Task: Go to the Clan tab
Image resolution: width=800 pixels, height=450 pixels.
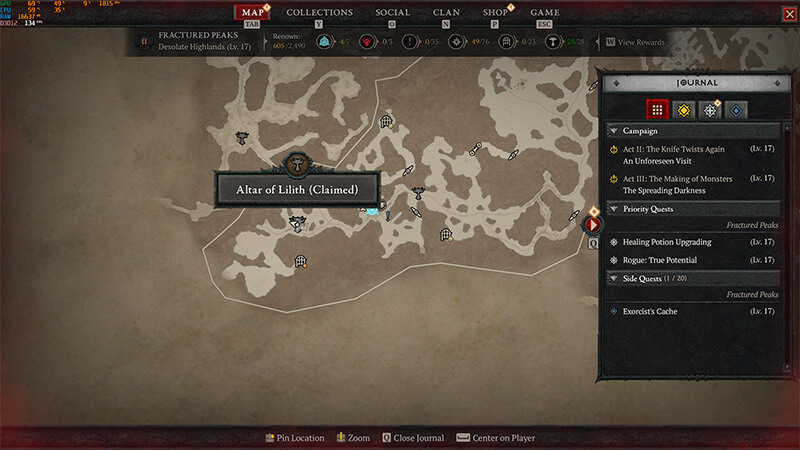Action: (x=446, y=13)
